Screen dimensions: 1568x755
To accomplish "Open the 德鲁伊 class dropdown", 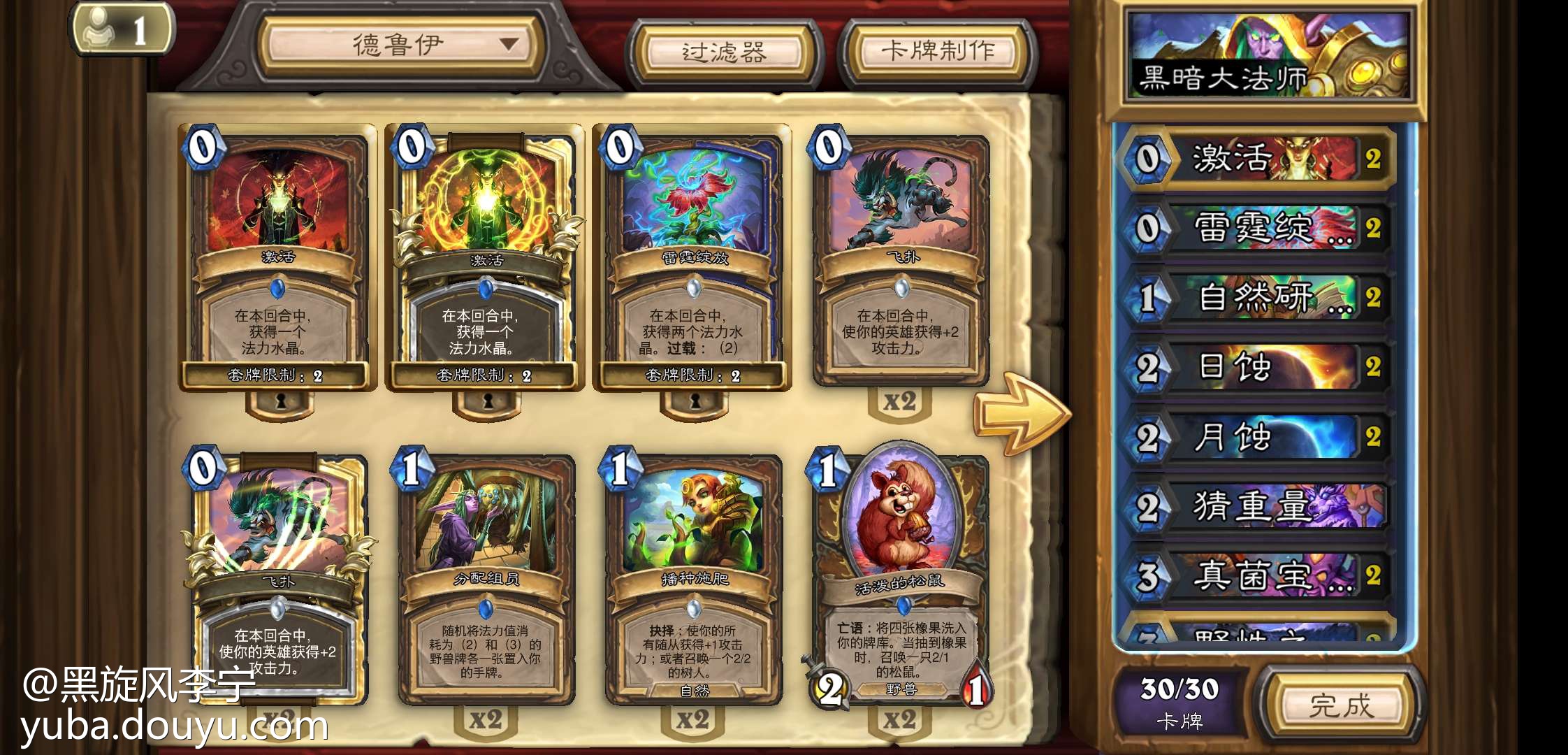I will (x=401, y=46).
